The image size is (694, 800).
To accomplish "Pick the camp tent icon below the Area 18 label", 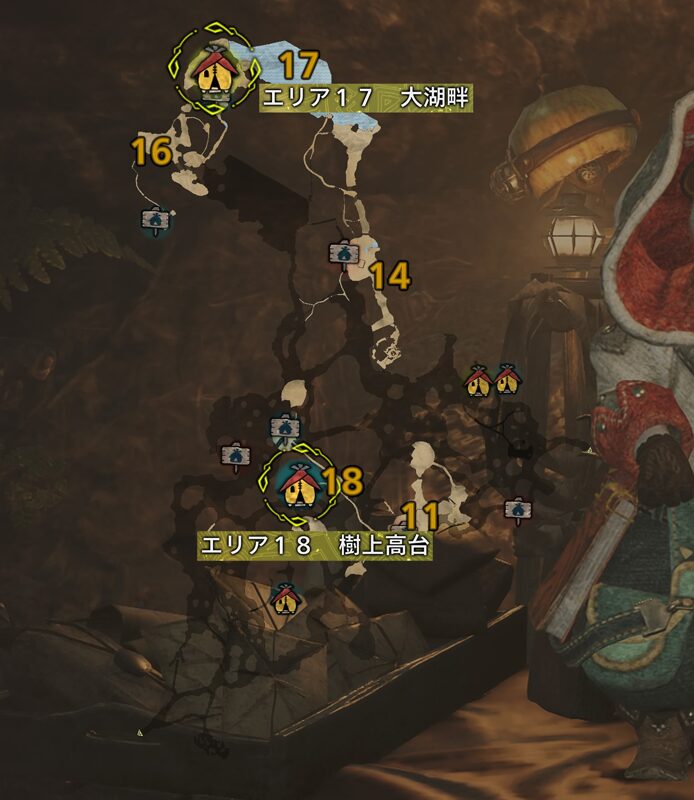I will 286,598.
